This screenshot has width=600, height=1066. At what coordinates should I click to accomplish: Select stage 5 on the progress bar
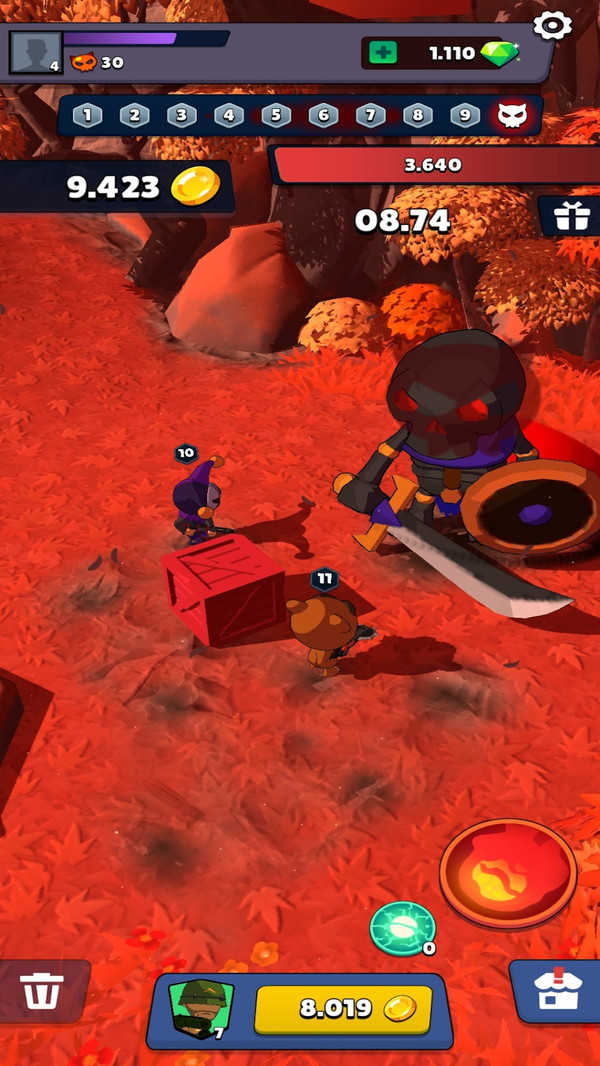click(276, 115)
